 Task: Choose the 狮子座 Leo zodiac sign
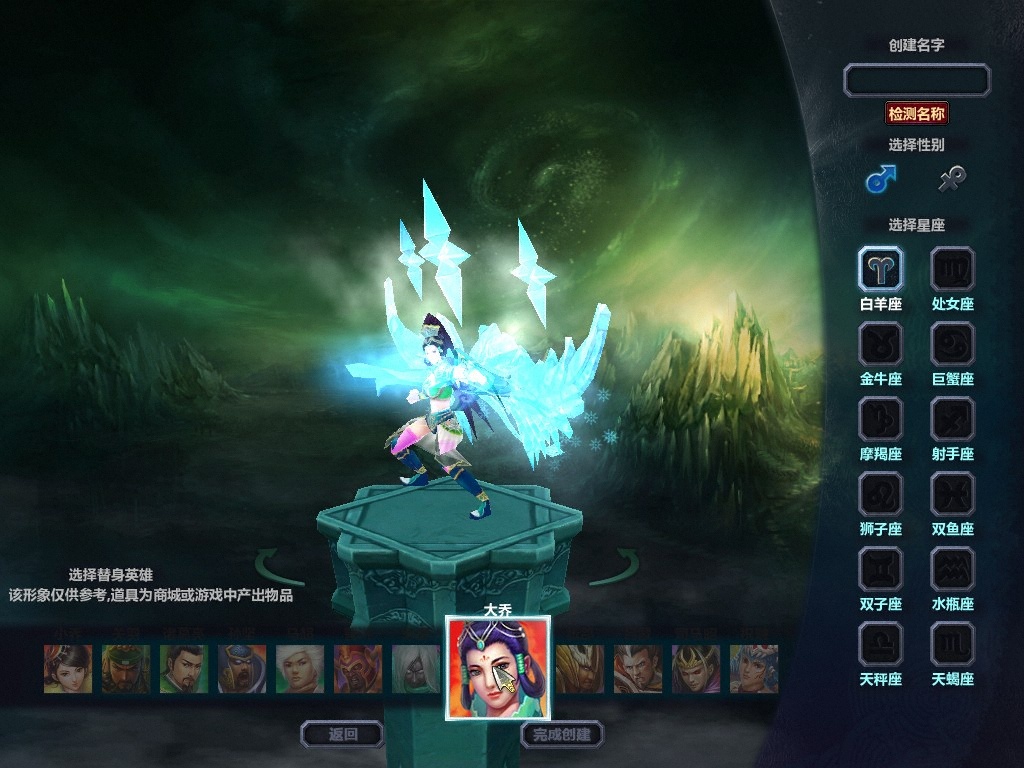coord(880,494)
